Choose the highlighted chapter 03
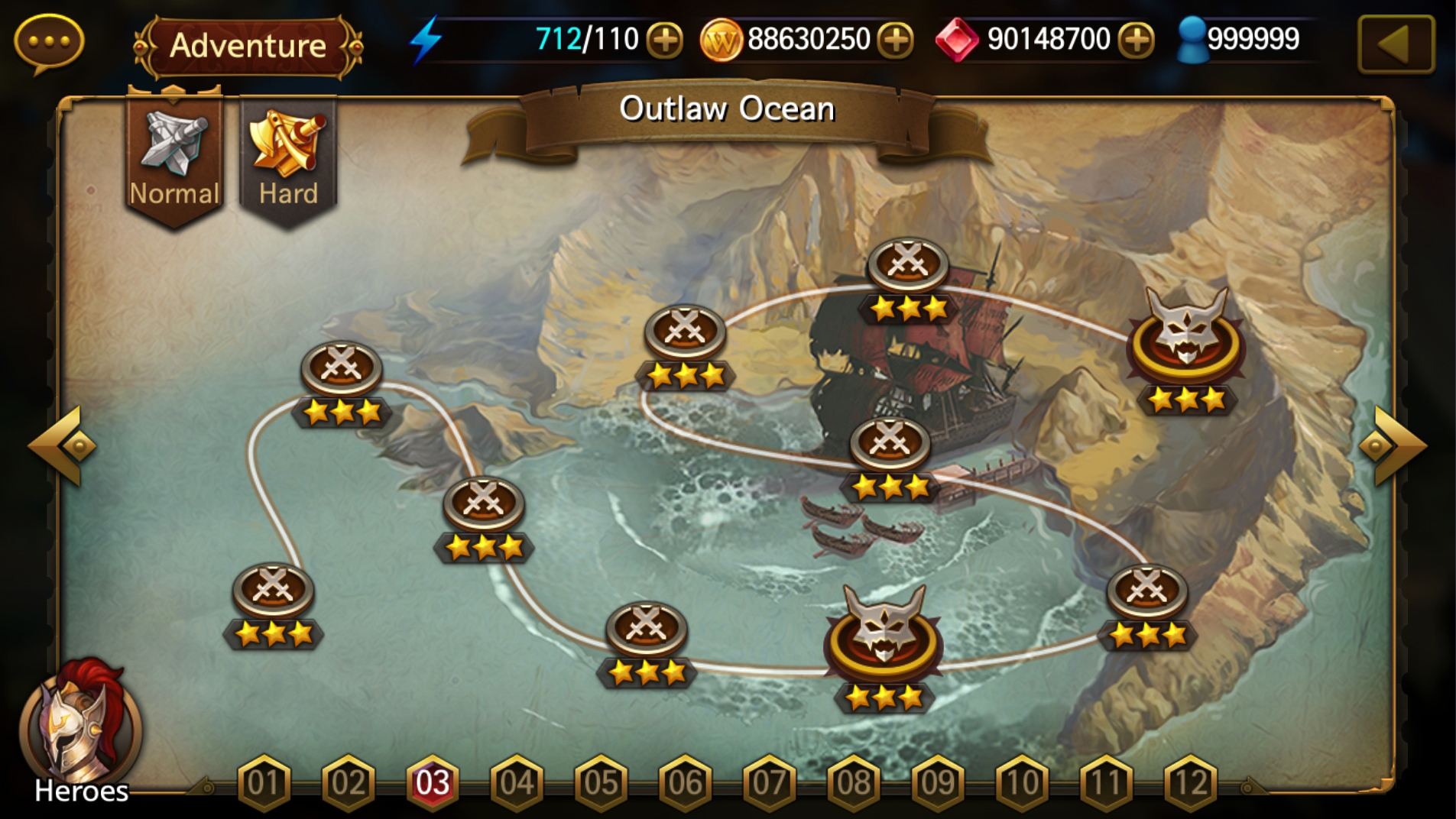 [433, 782]
